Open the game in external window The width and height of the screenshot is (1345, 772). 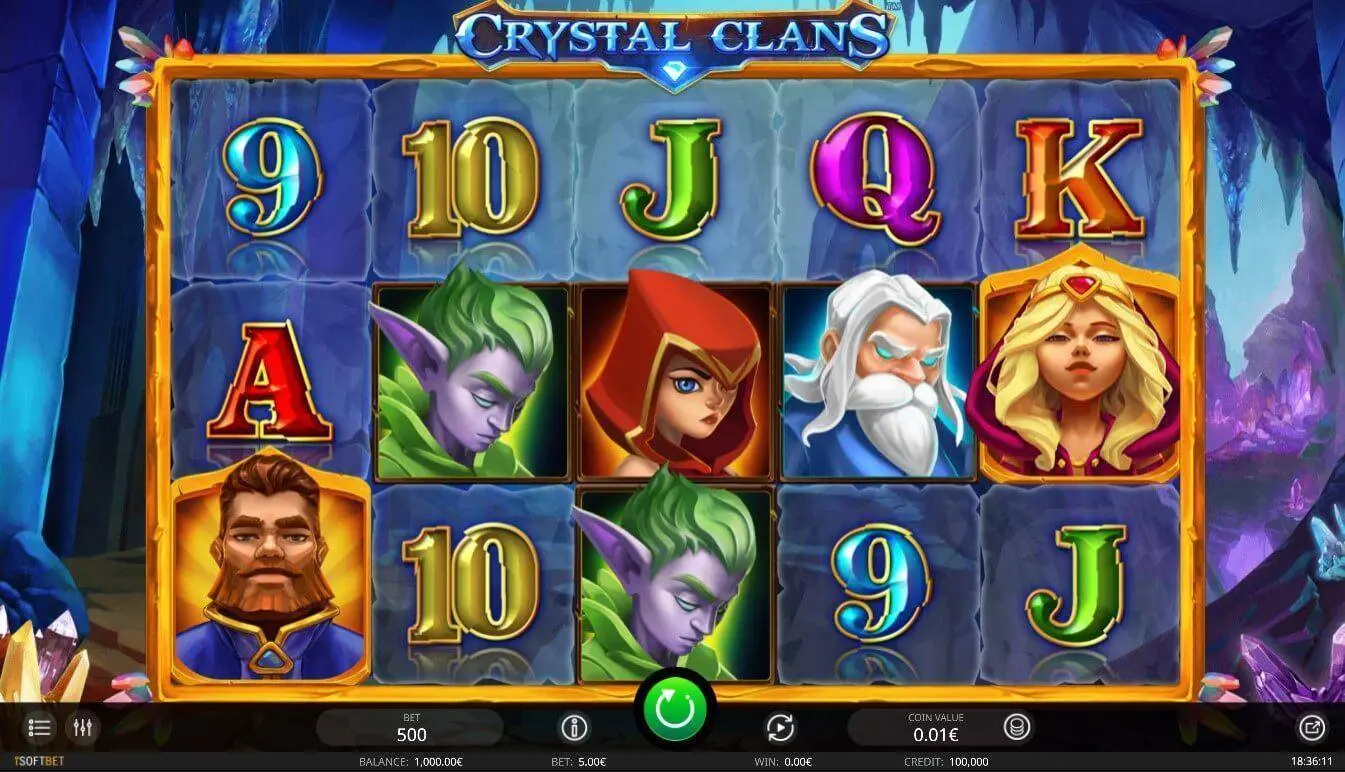1311,728
